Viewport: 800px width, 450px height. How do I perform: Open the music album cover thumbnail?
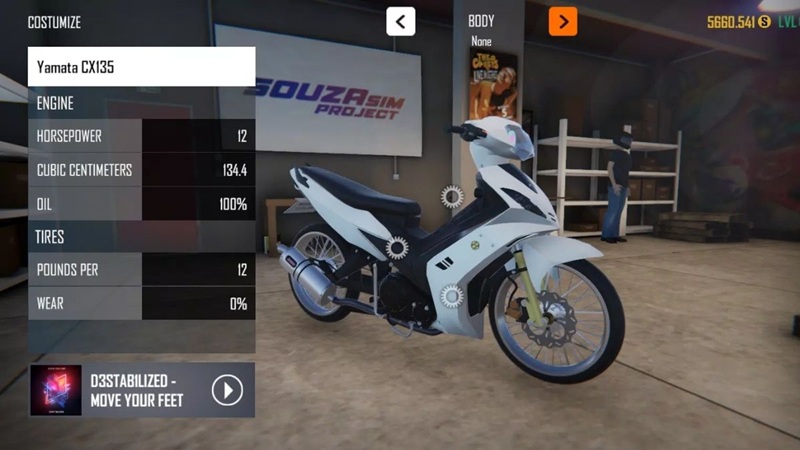56,390
